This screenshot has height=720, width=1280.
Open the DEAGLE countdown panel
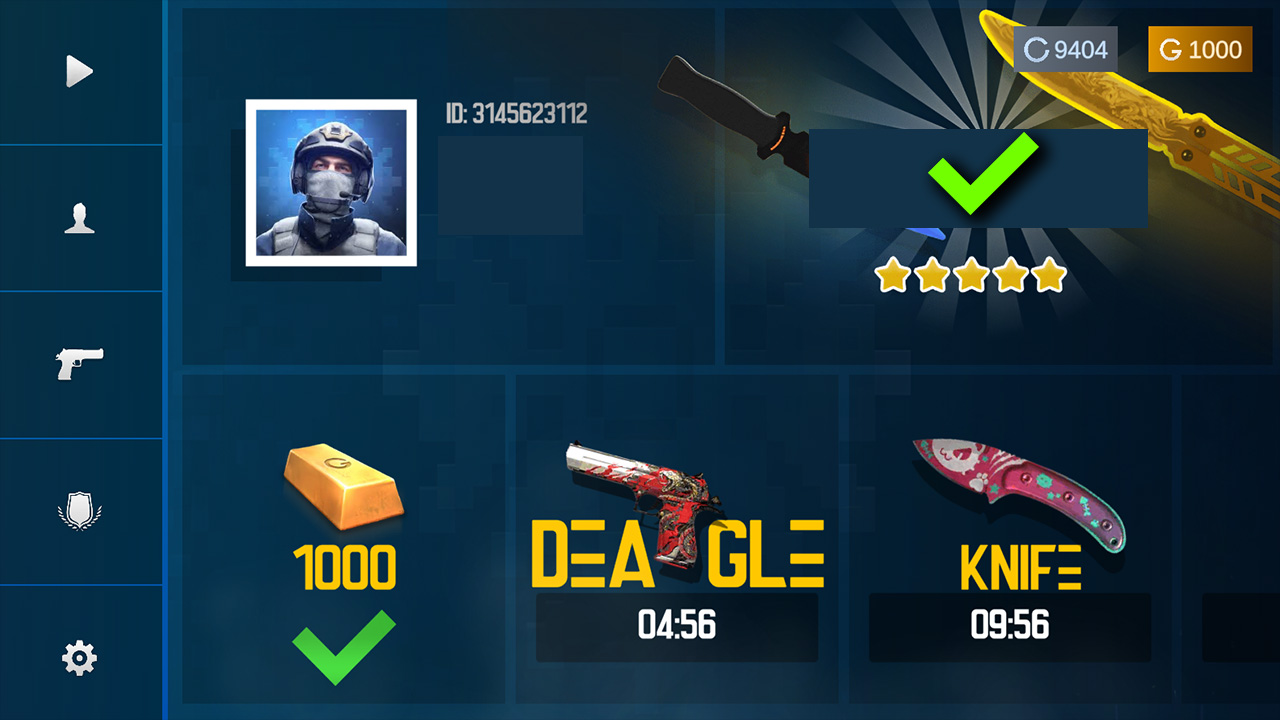pos(677,628)
